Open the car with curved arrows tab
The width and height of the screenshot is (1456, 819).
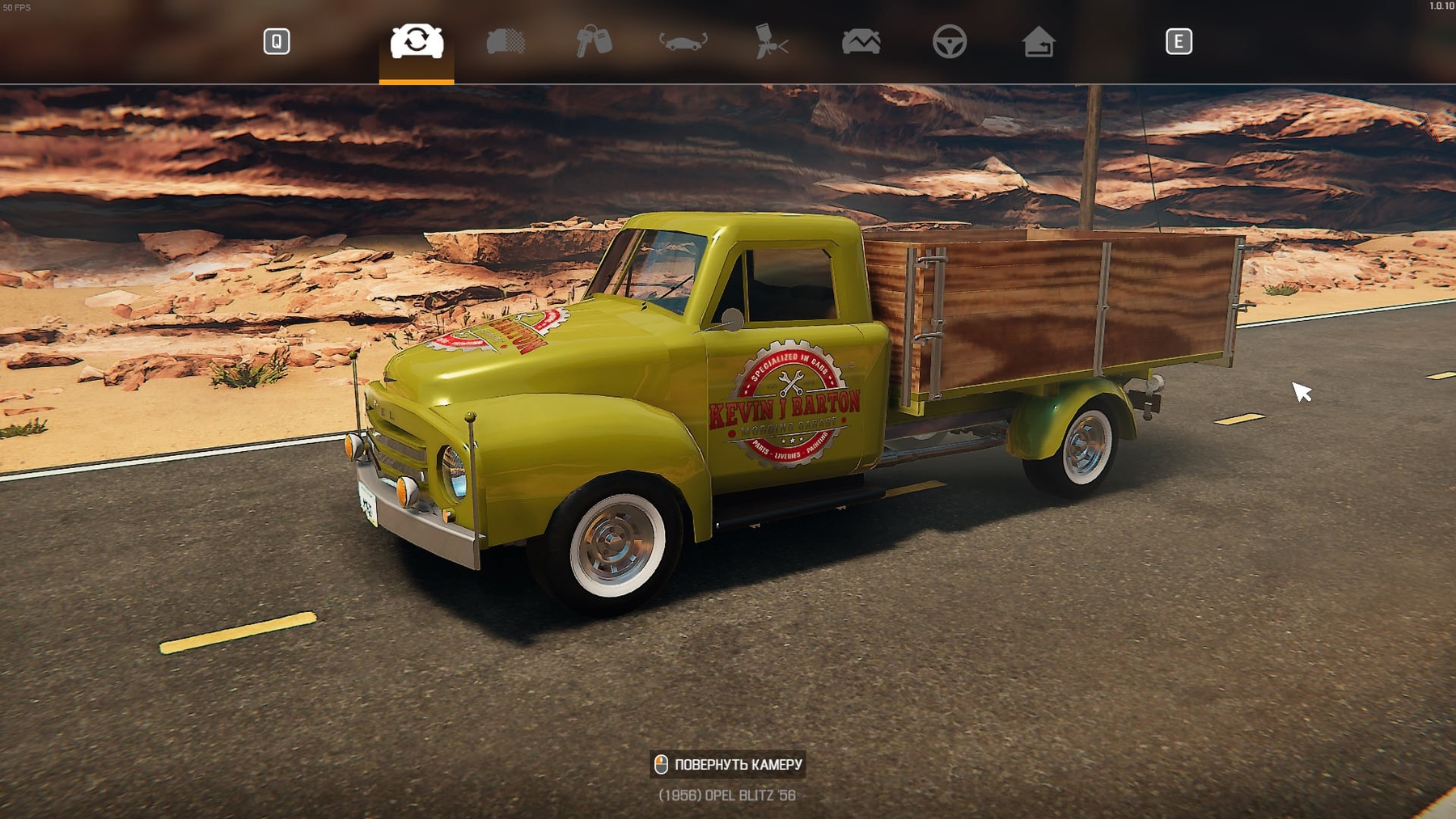point(684,41)
